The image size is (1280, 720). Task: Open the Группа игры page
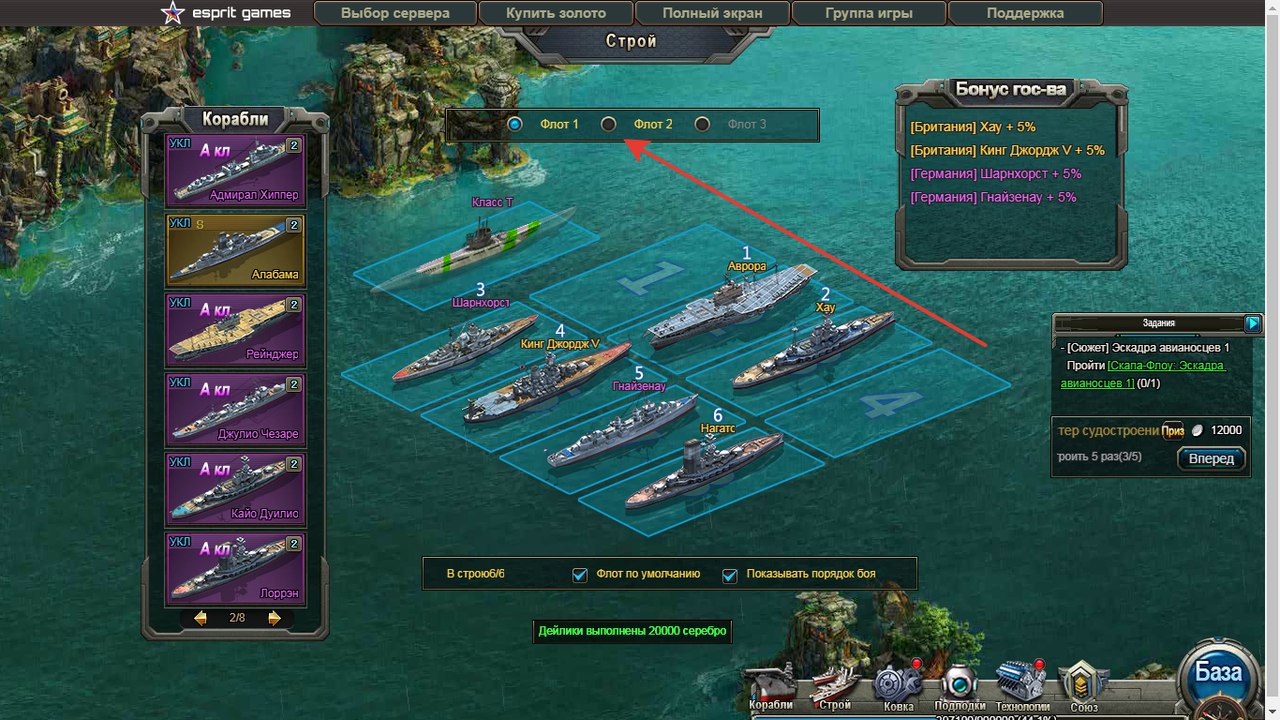[x=869, y=14]
